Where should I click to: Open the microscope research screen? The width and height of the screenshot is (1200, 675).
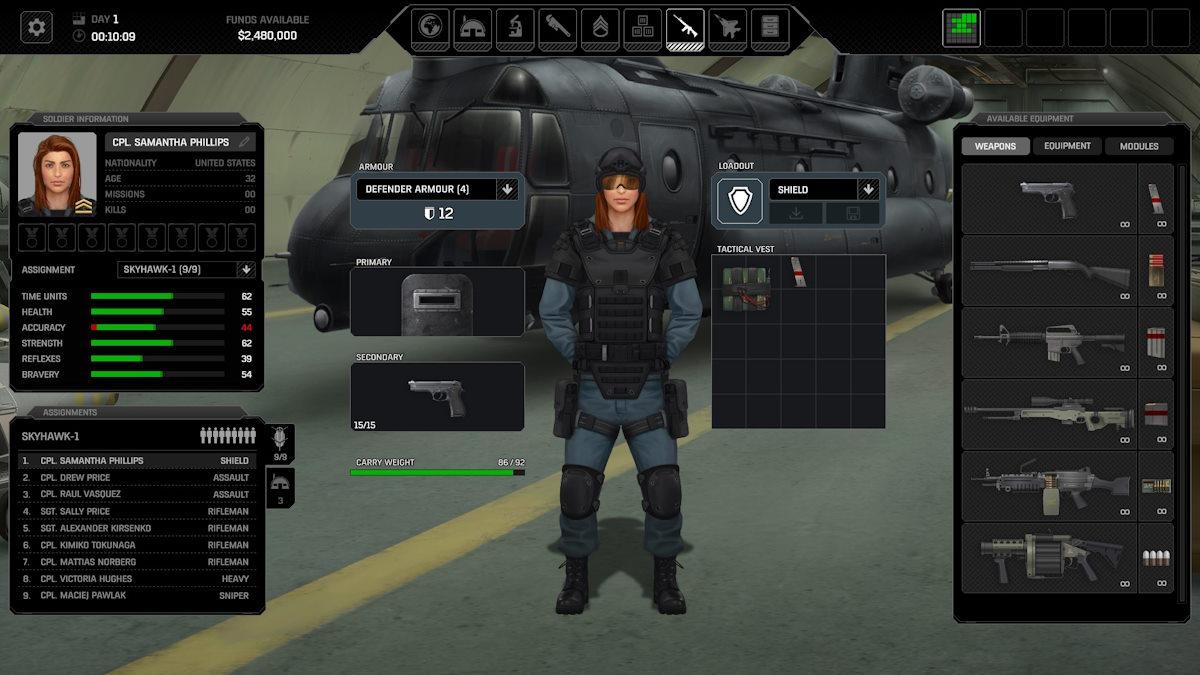515,27
